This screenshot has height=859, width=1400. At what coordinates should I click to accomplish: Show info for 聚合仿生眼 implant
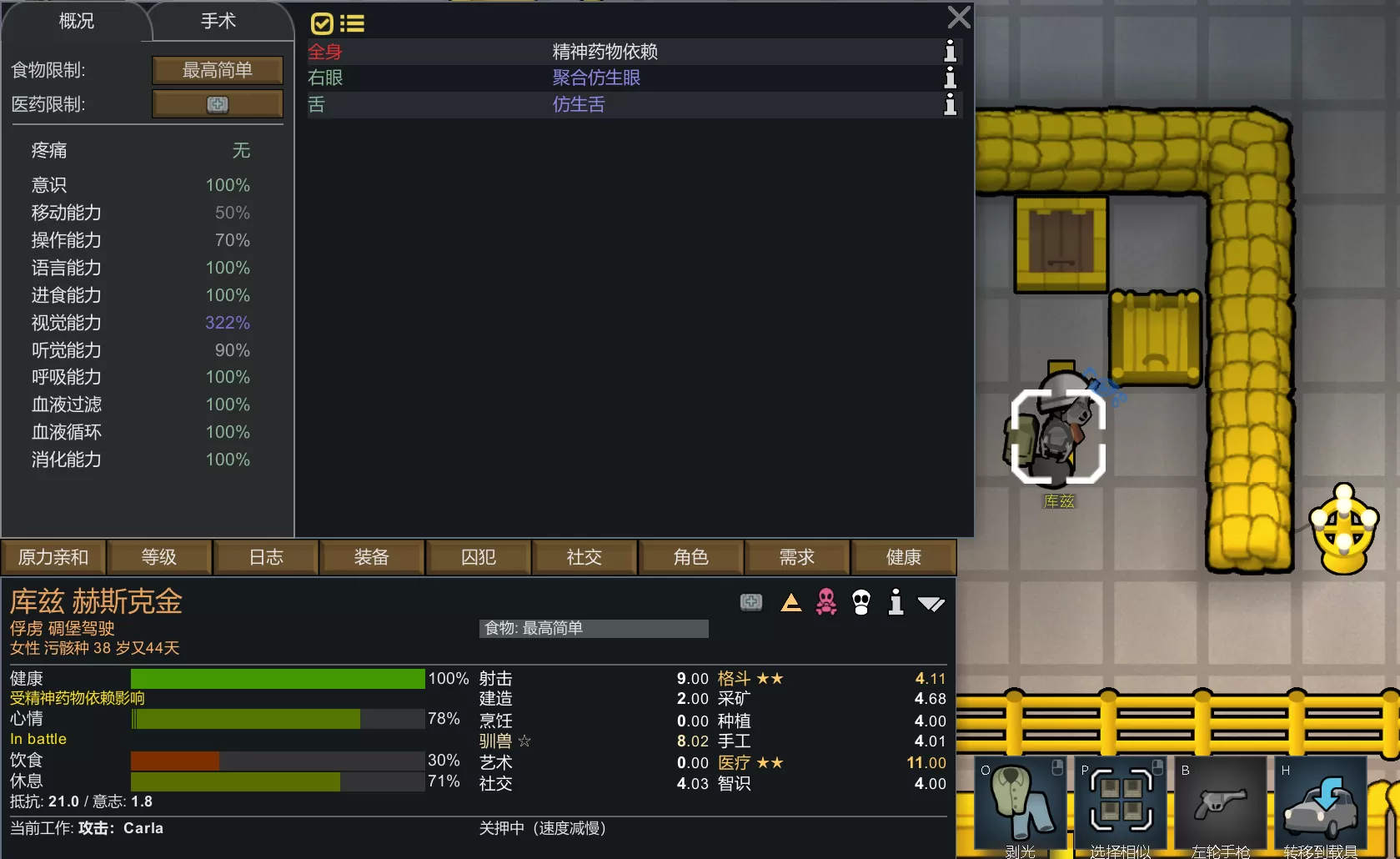coord(950,78)
